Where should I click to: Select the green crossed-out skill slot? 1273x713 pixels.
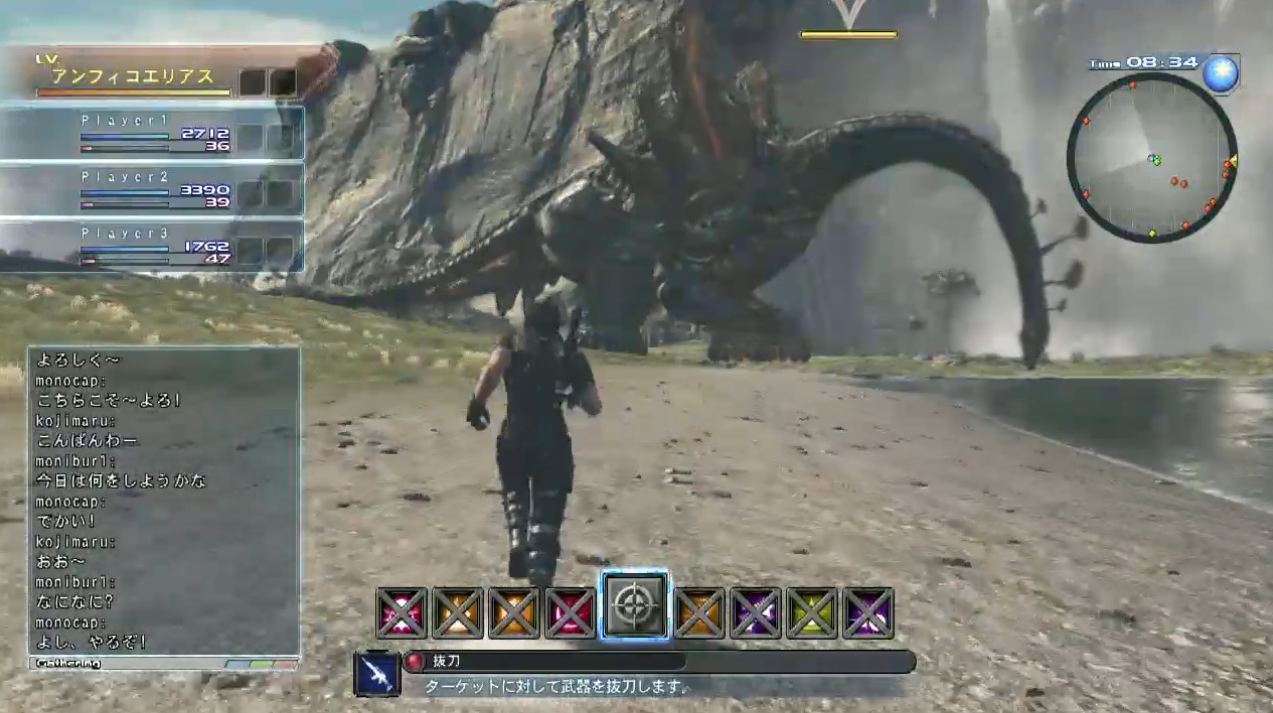[x=811, y=613]
